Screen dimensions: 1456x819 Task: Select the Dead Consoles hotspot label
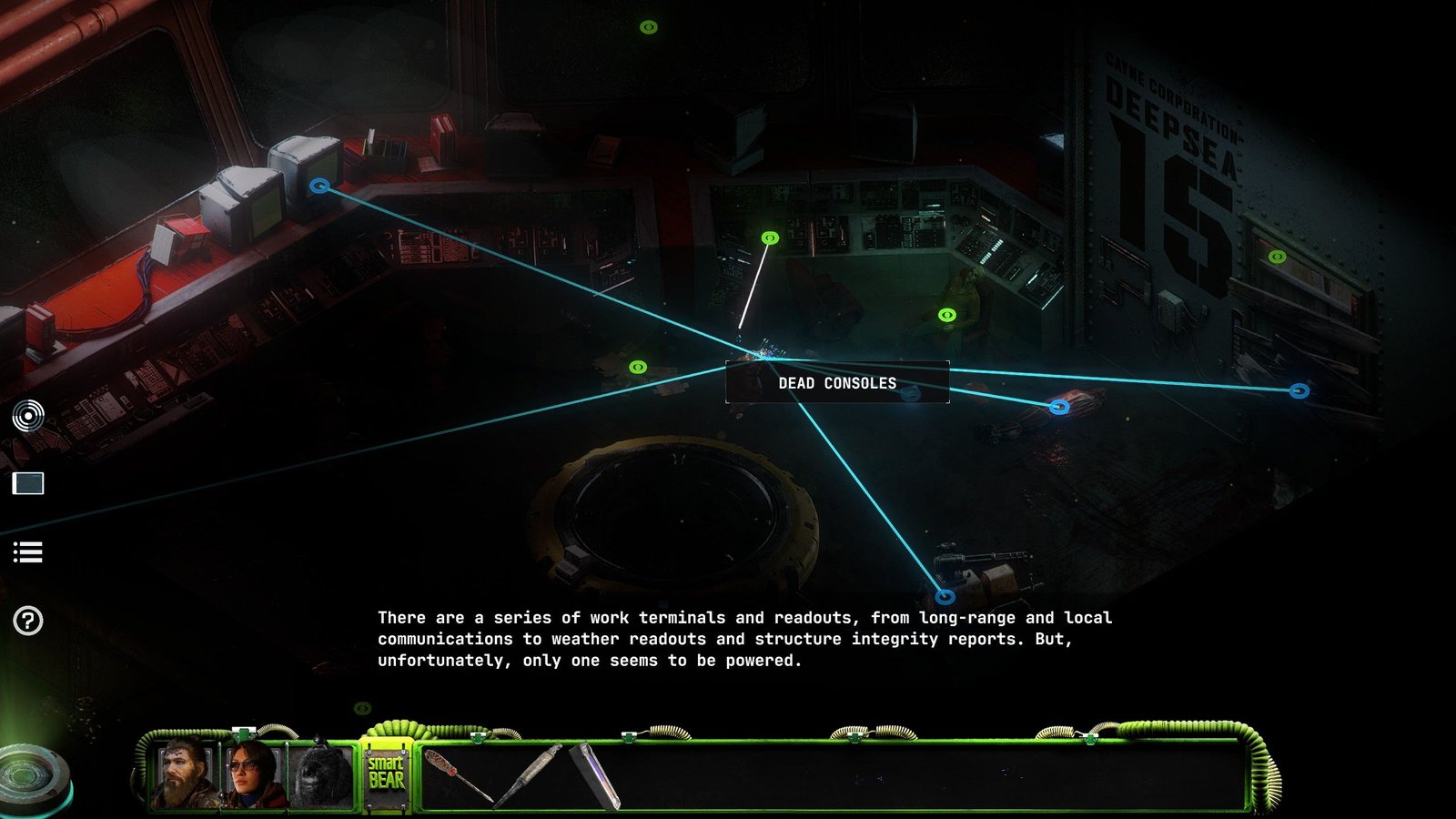837,383
